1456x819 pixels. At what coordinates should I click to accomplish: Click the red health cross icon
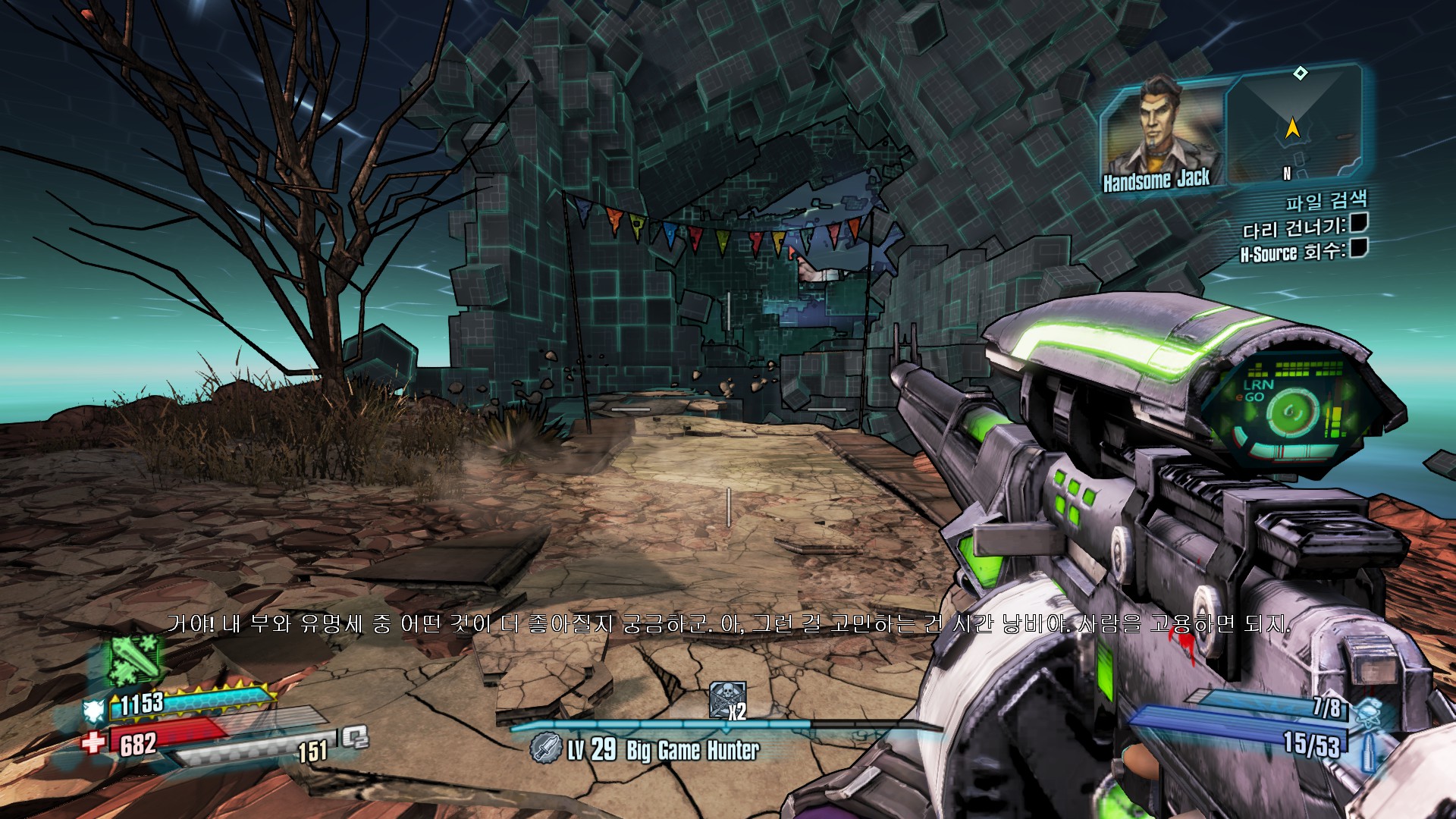point(93,741)
